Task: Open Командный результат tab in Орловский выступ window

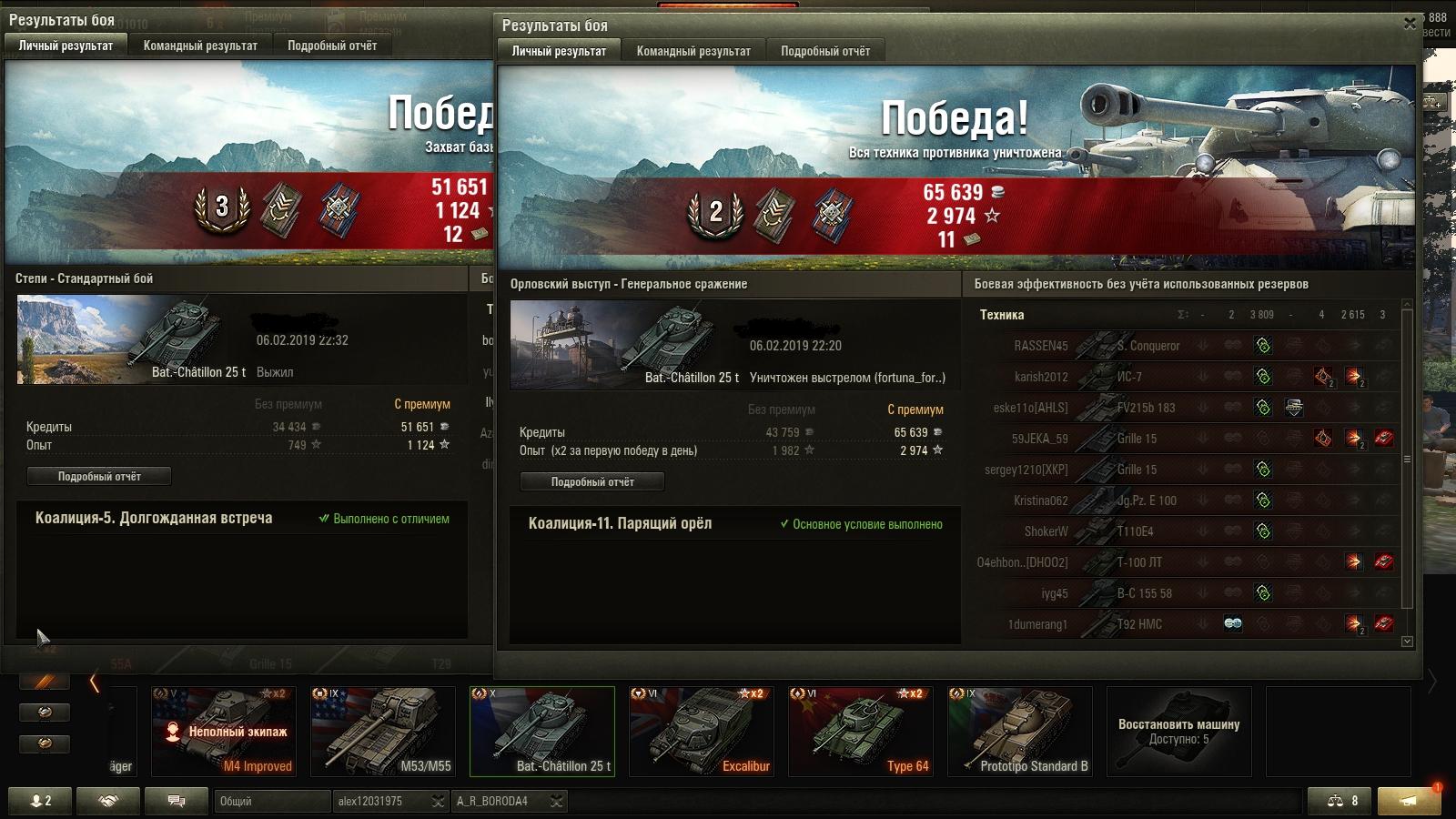Action: coord(693,51)
